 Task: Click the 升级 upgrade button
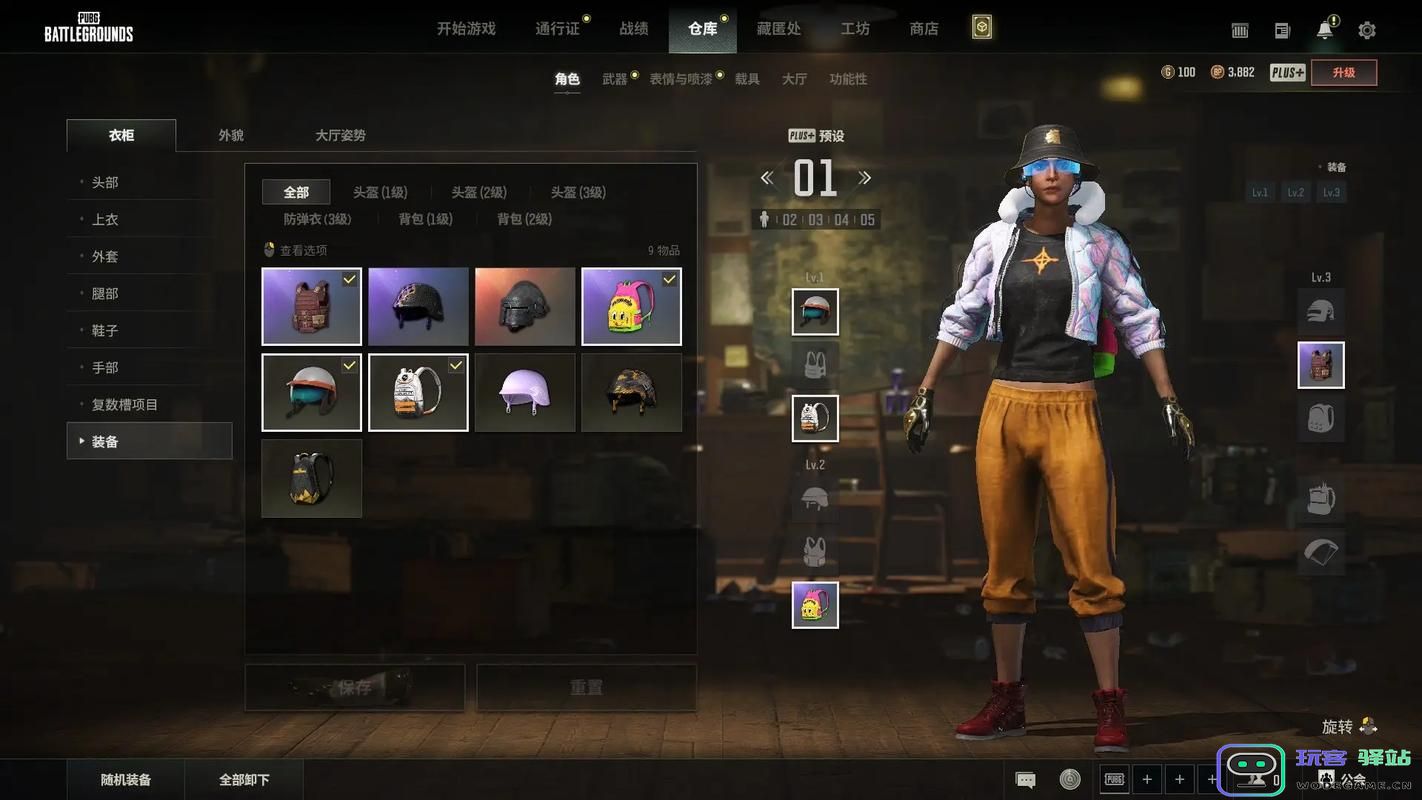pos(1344,72)
